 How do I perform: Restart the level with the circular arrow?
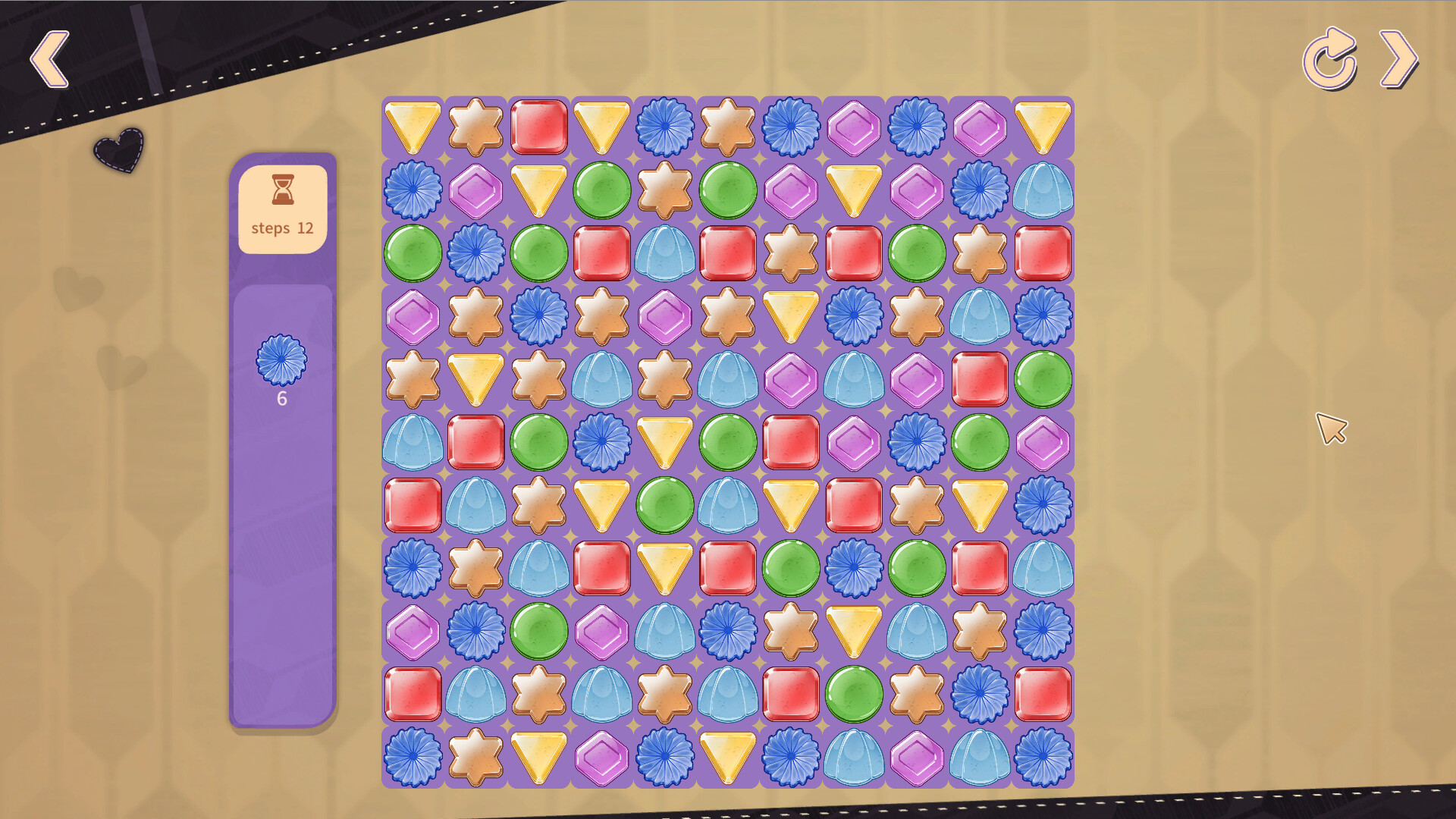[1329, 59]
